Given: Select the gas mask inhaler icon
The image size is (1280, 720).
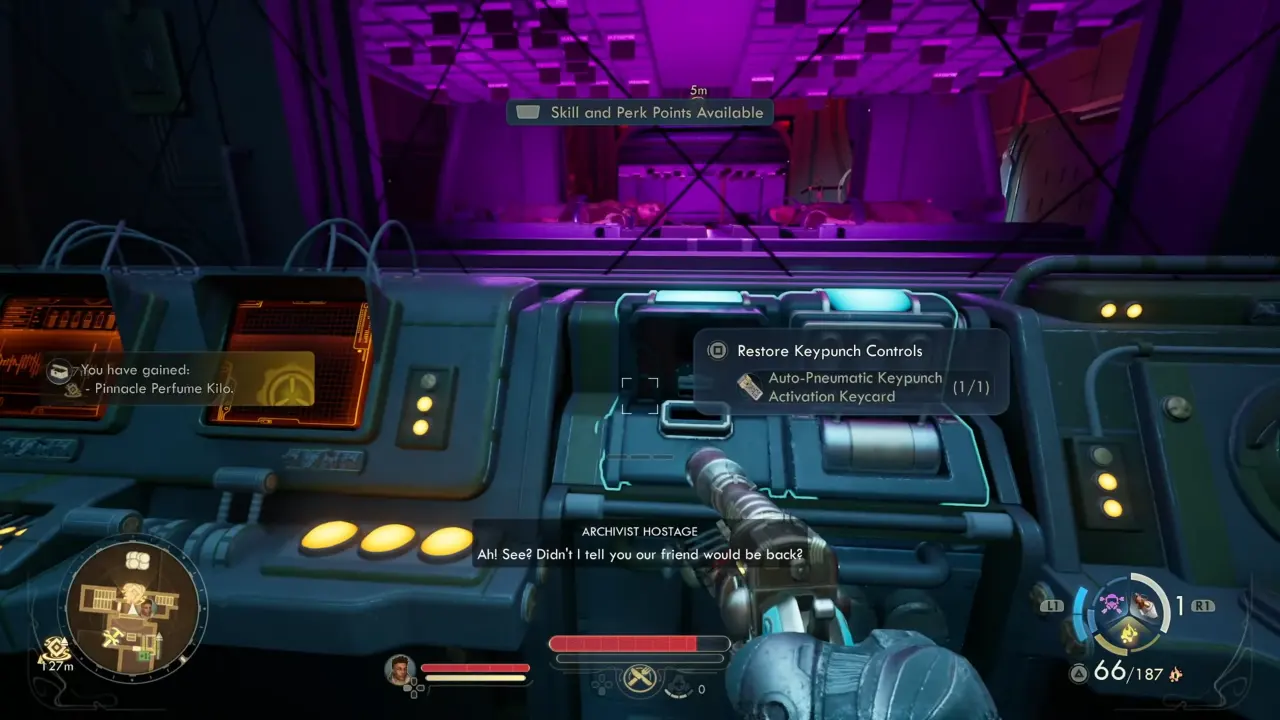Looking at the screenshot, I should pyautogui.click(x=679, y=684).
